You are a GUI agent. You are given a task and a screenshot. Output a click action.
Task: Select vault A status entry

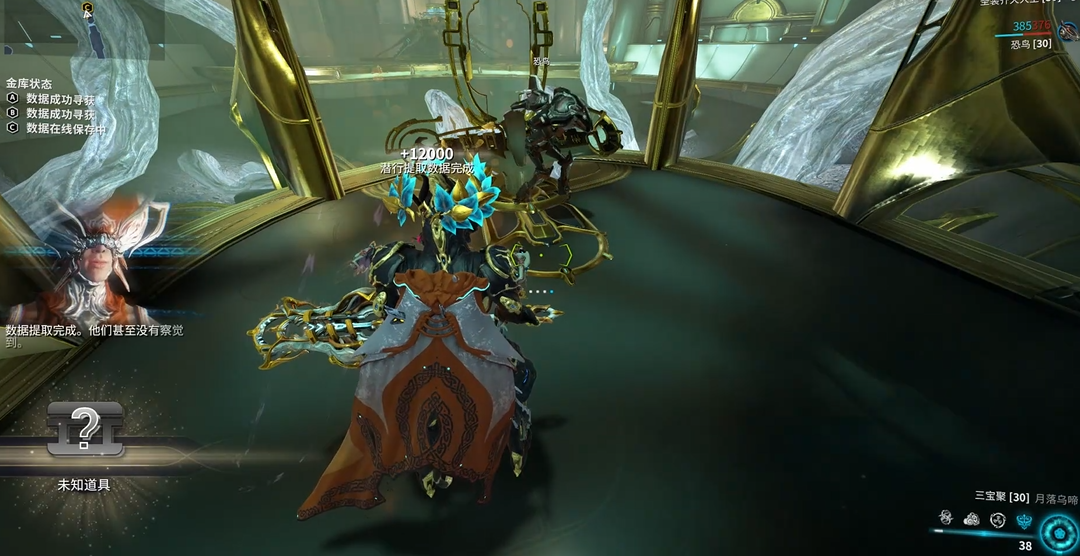60,100
